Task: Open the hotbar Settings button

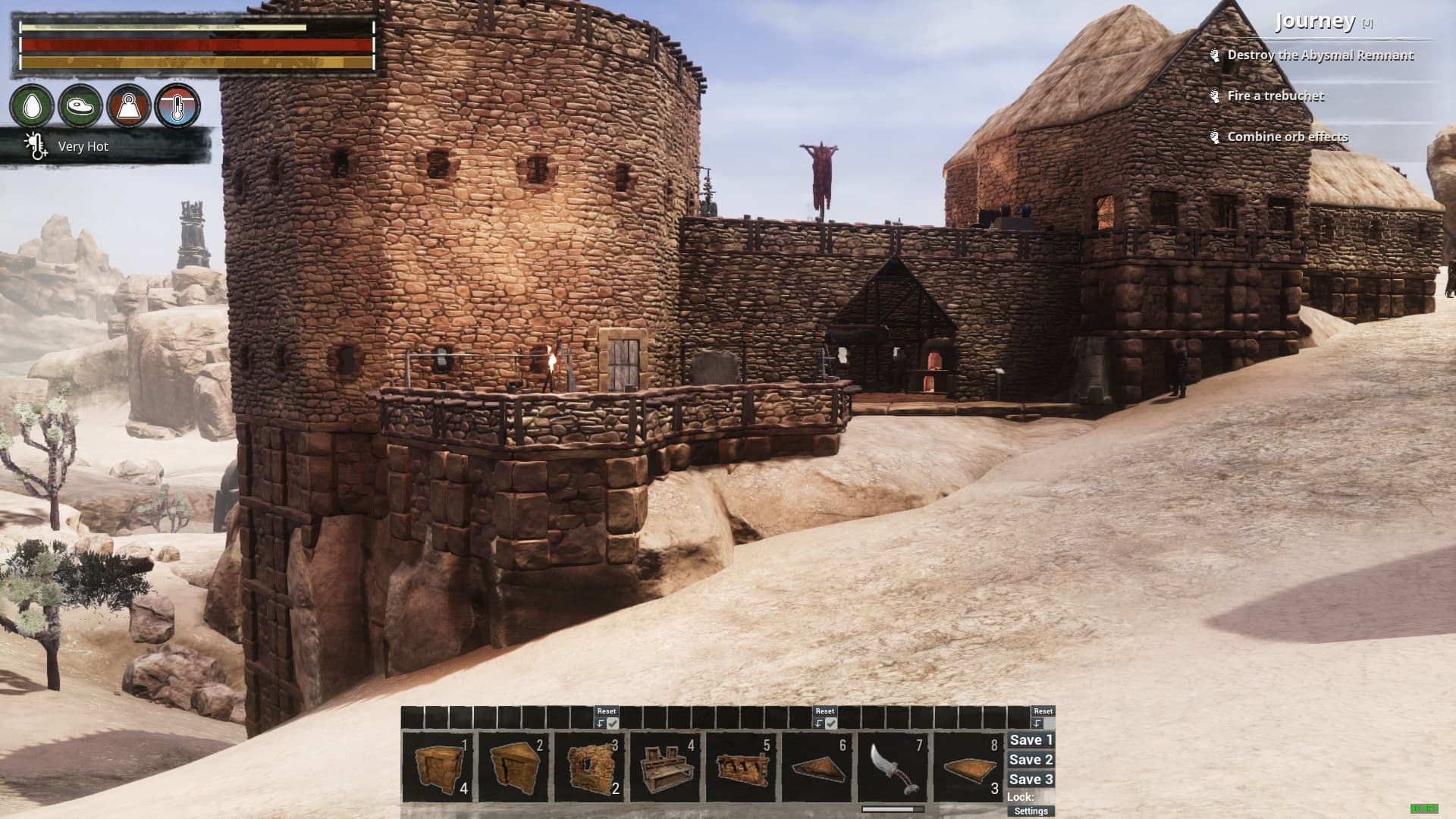Action: [1031, 811]
